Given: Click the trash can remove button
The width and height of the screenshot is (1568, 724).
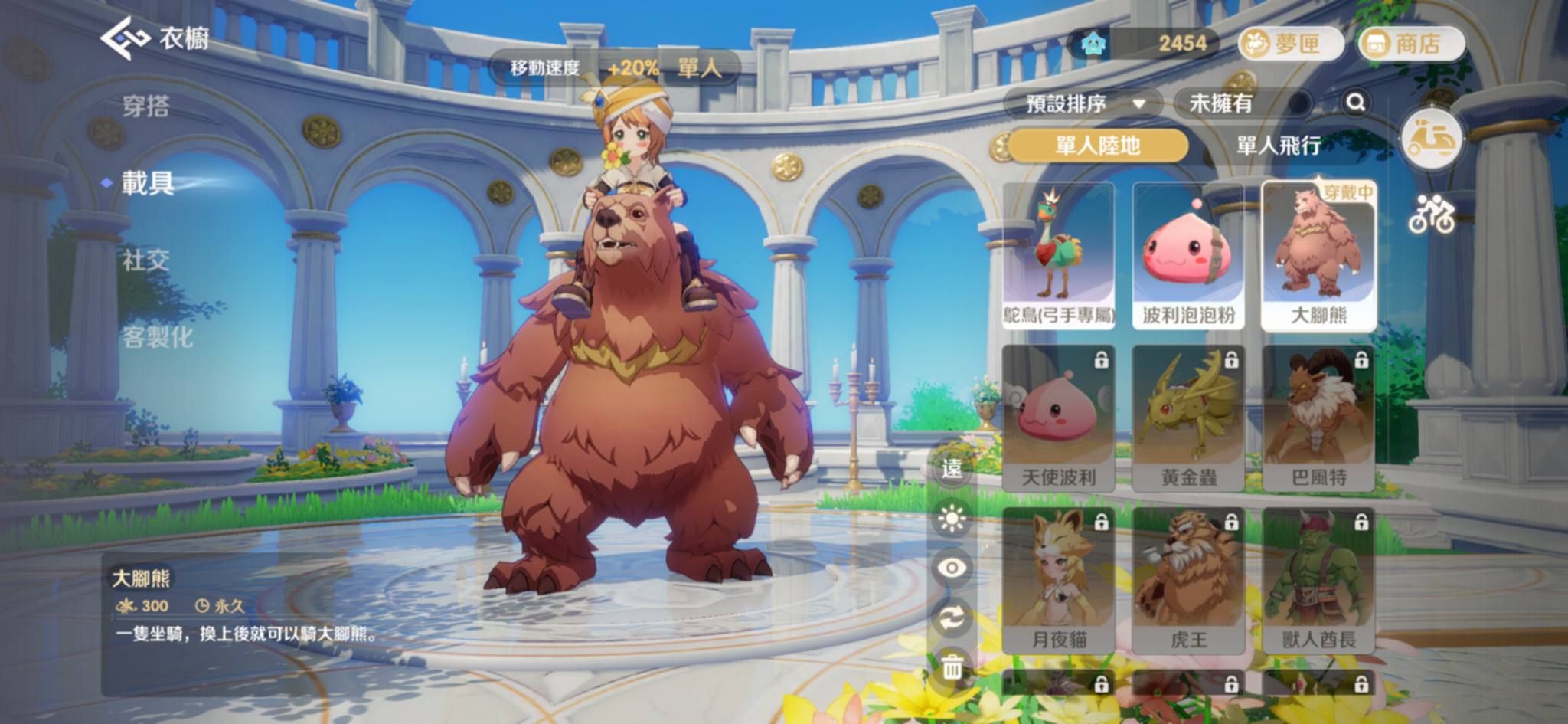Looking at the screenshot, I should pos(952,667).
